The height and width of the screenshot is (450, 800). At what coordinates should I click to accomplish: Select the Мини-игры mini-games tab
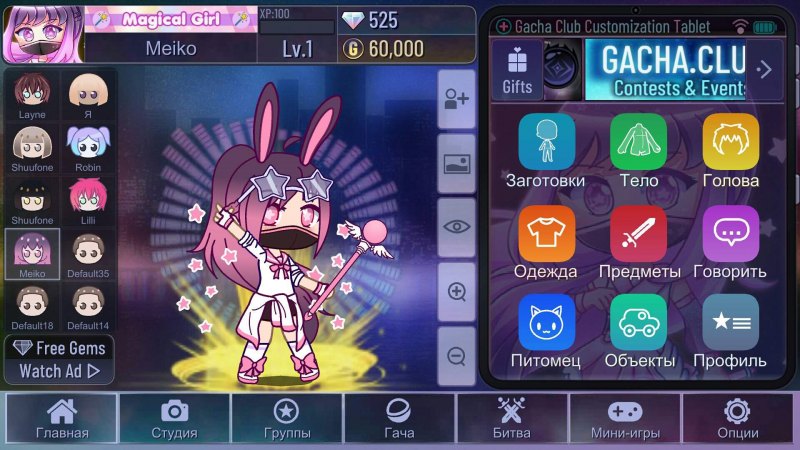pos(624,418)
